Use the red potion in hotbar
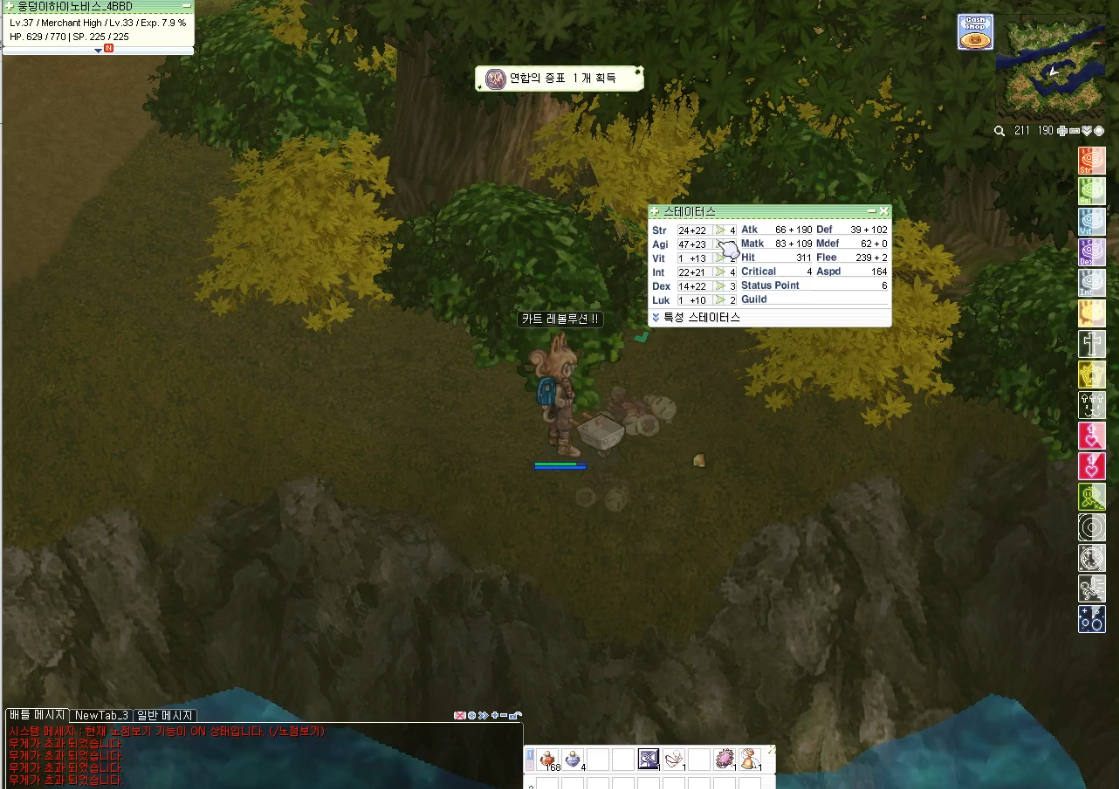 click(x=549, y=760)
